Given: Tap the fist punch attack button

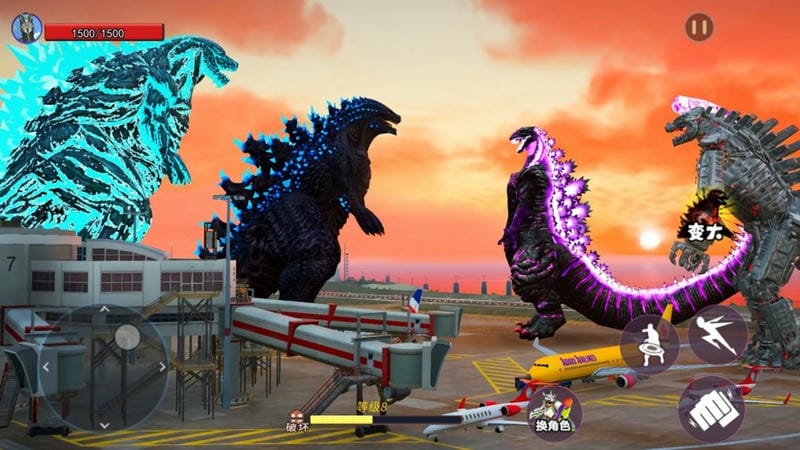Looking at the screenshot, I should (711, 407).
